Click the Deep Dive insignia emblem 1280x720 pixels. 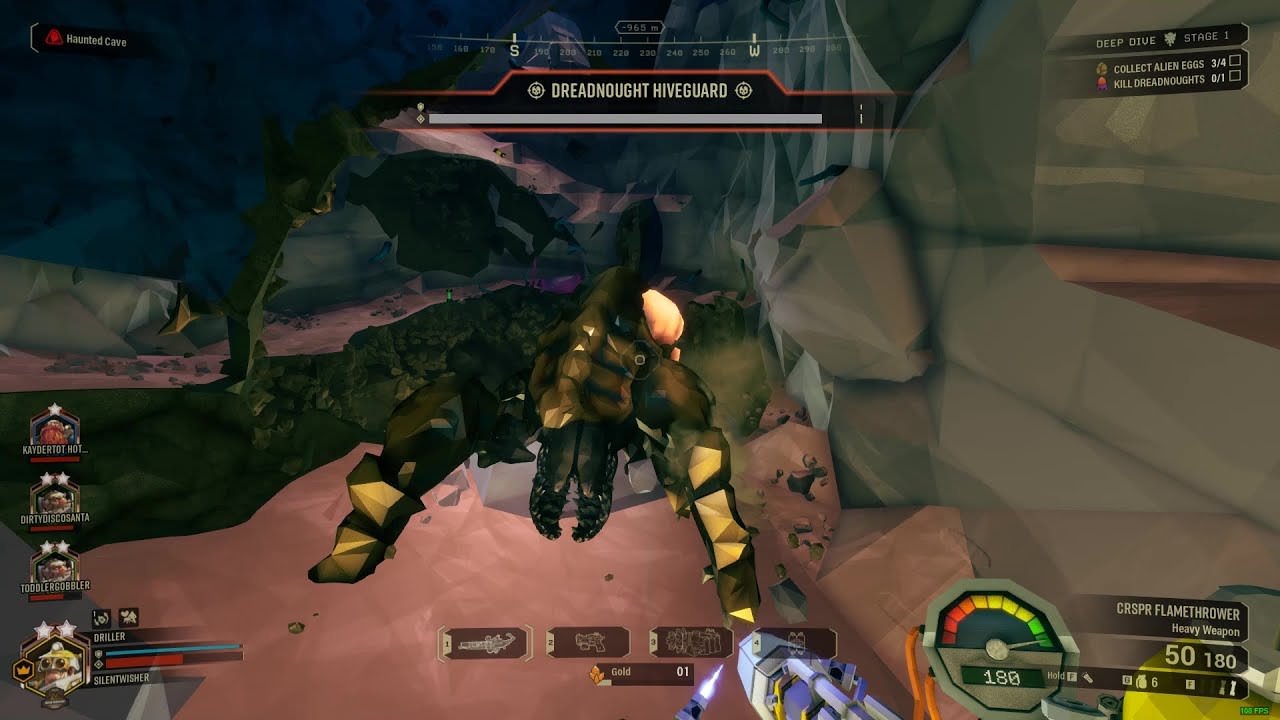point(1169,40)
